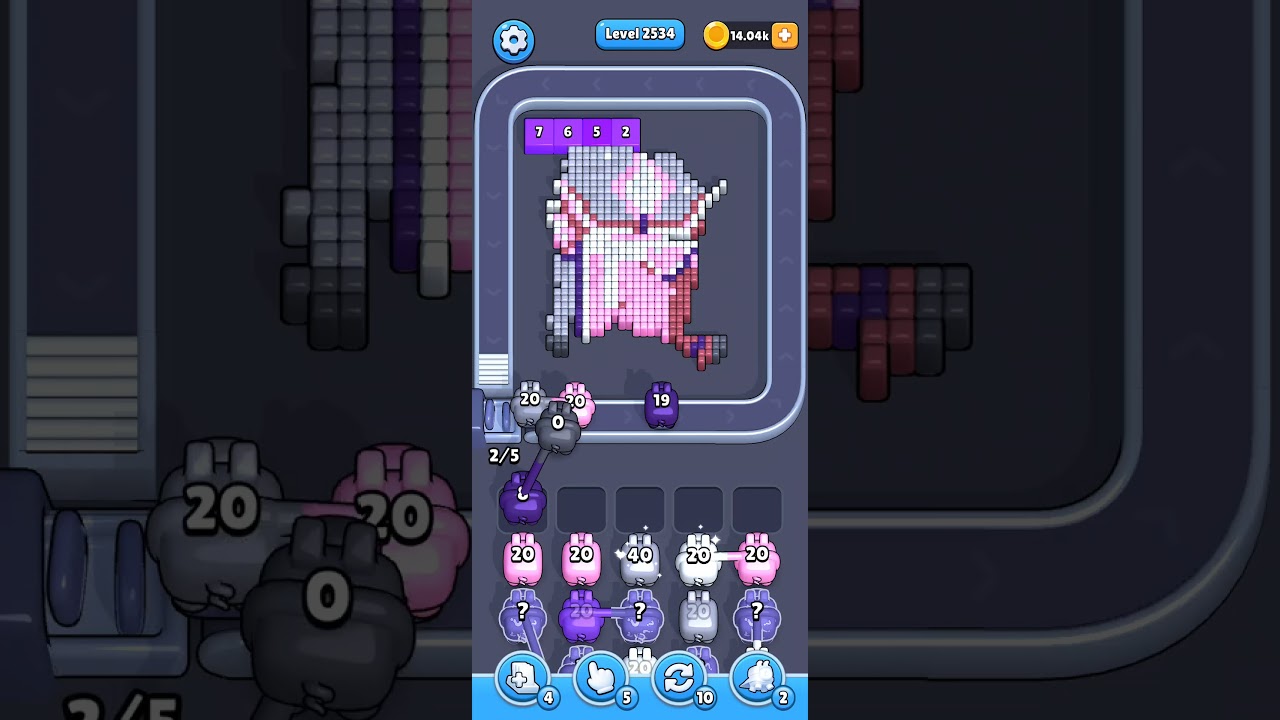Viewport: 1280px width, 720px height.
Task: Activate the sheep power-up with 2 charges
Action: (758, 678)
